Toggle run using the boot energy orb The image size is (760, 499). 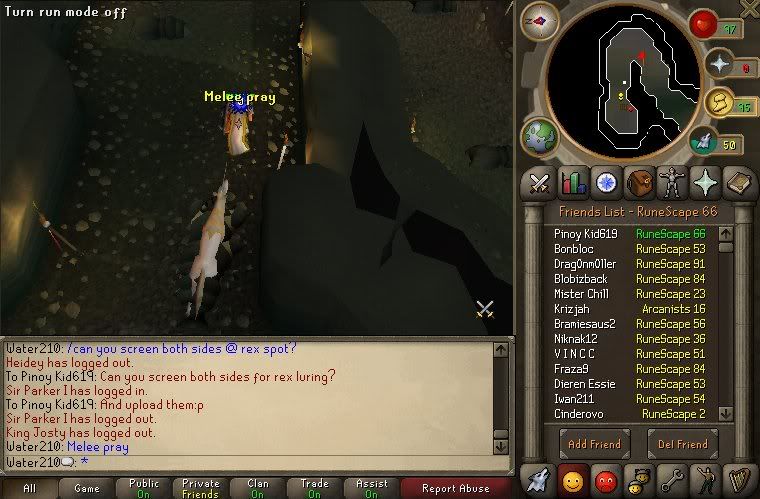pyautogui.click(x=703, y=142)
